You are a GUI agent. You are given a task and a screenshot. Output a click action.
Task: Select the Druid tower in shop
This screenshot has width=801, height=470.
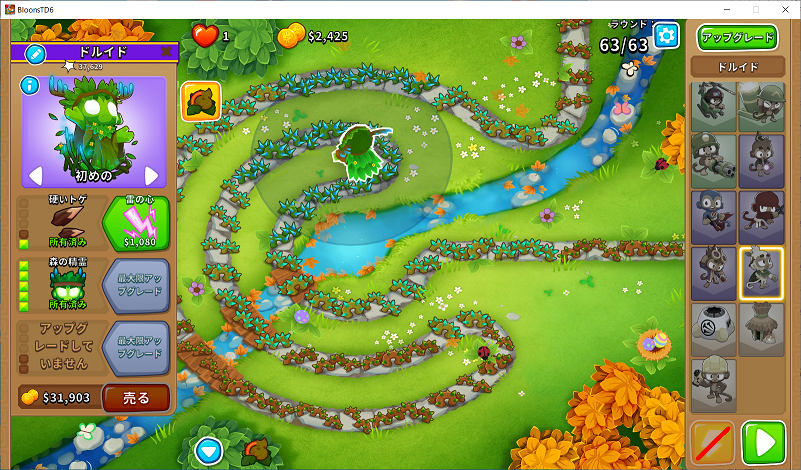[x=762, y=273]
